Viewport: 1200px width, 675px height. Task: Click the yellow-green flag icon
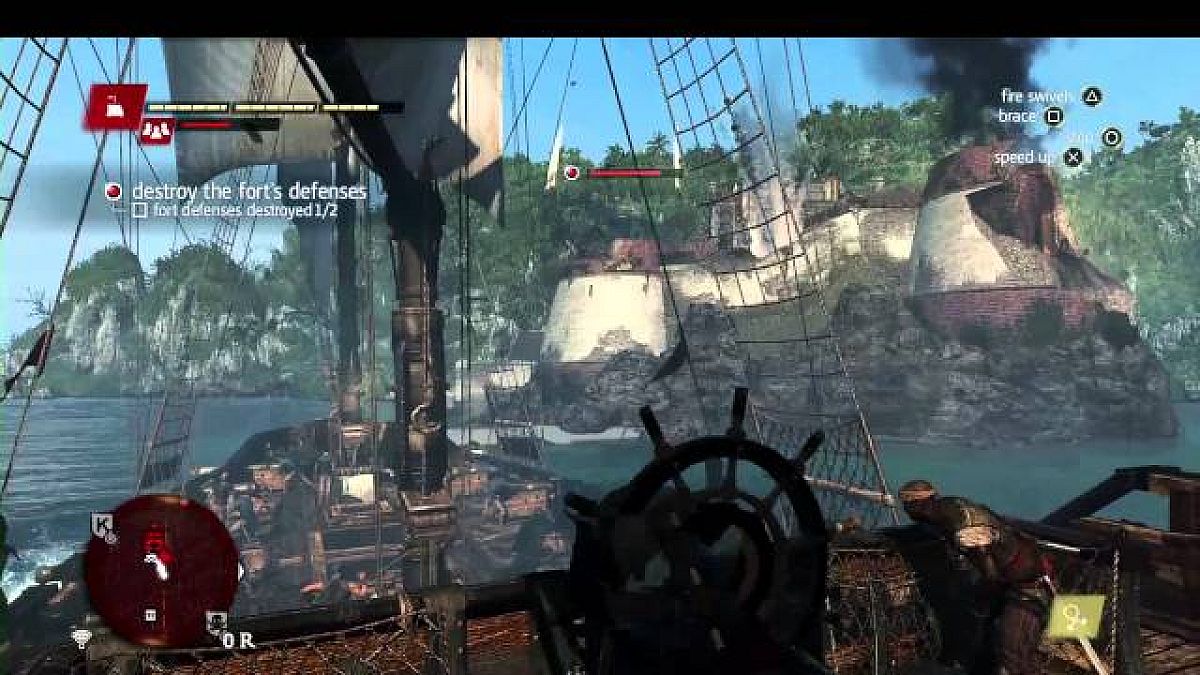point(1076,617)
